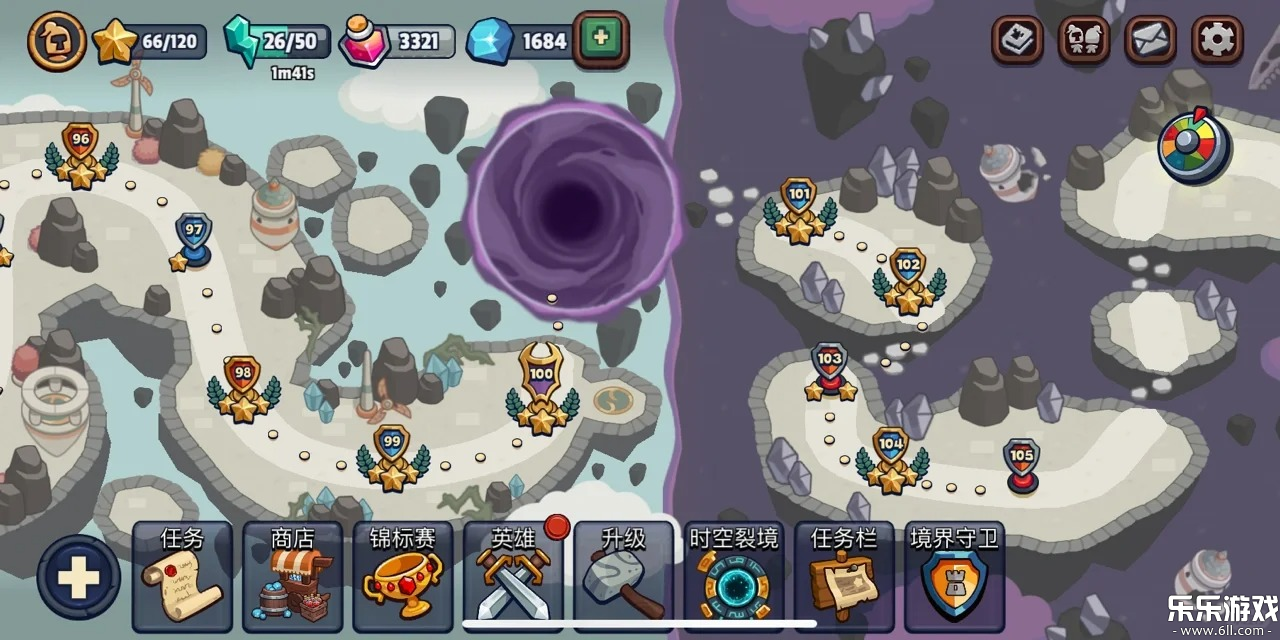
Task: Tap the green plus to add gems
Action: [x=600, y=39]
